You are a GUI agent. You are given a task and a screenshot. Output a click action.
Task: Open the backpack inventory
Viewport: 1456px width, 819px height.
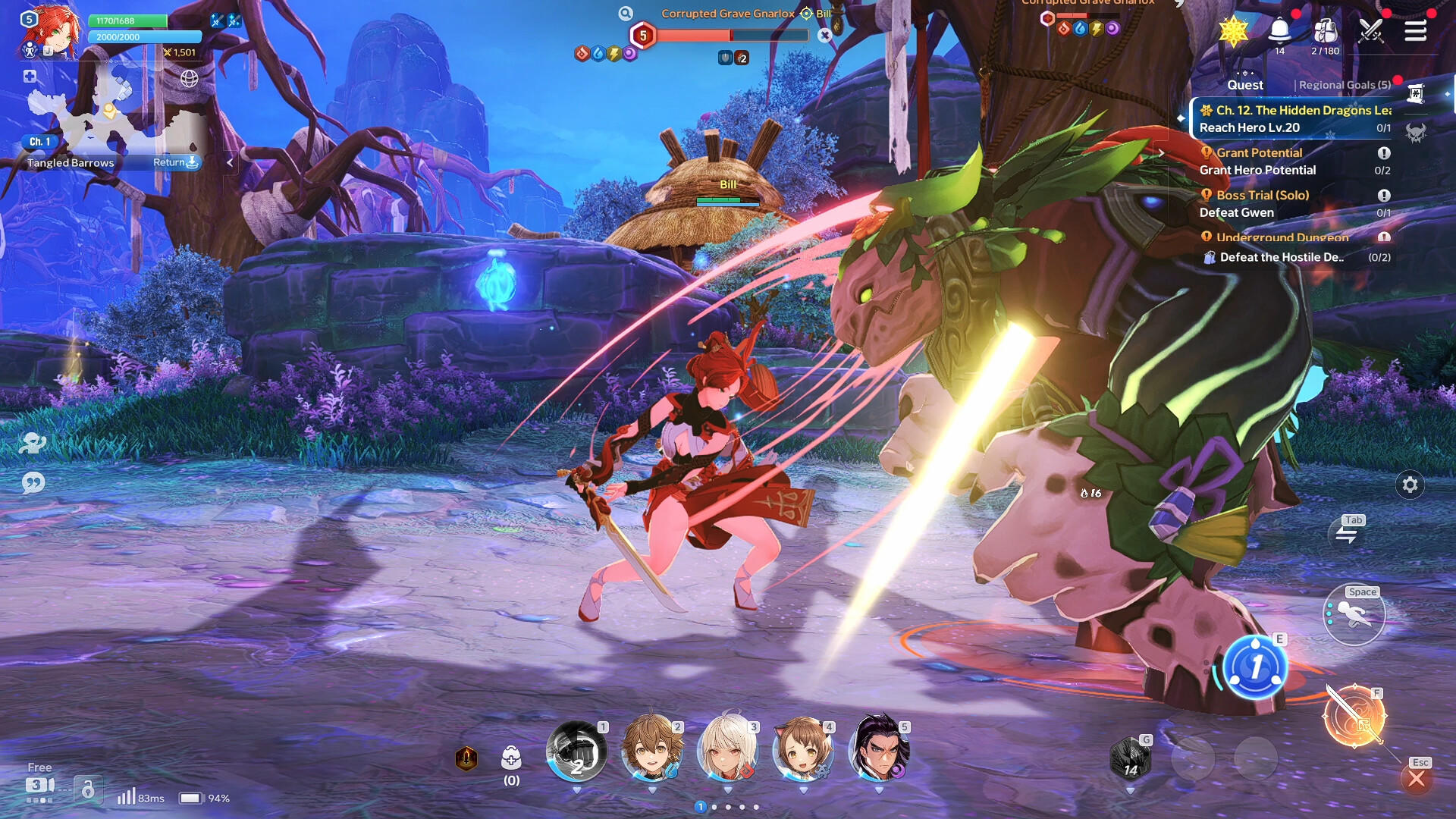coord(1325,31)
